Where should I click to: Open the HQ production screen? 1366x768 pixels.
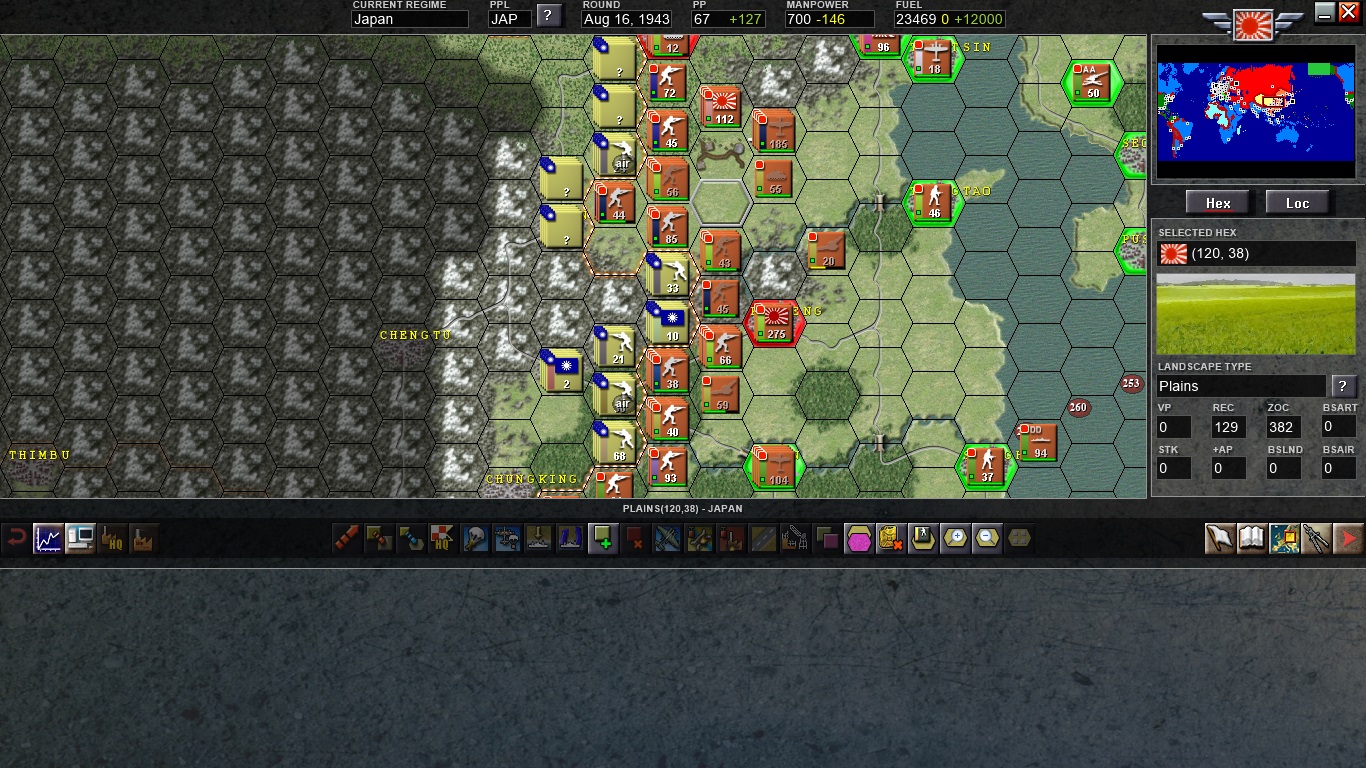[x=112, y=538]
